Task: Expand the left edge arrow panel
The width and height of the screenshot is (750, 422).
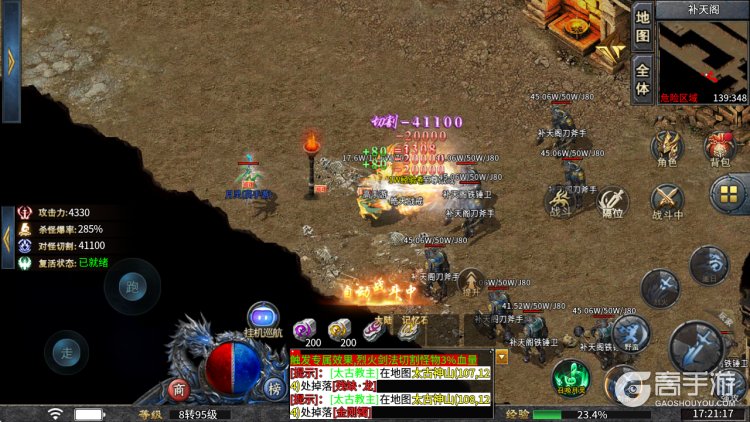Action: coord(11,58)
